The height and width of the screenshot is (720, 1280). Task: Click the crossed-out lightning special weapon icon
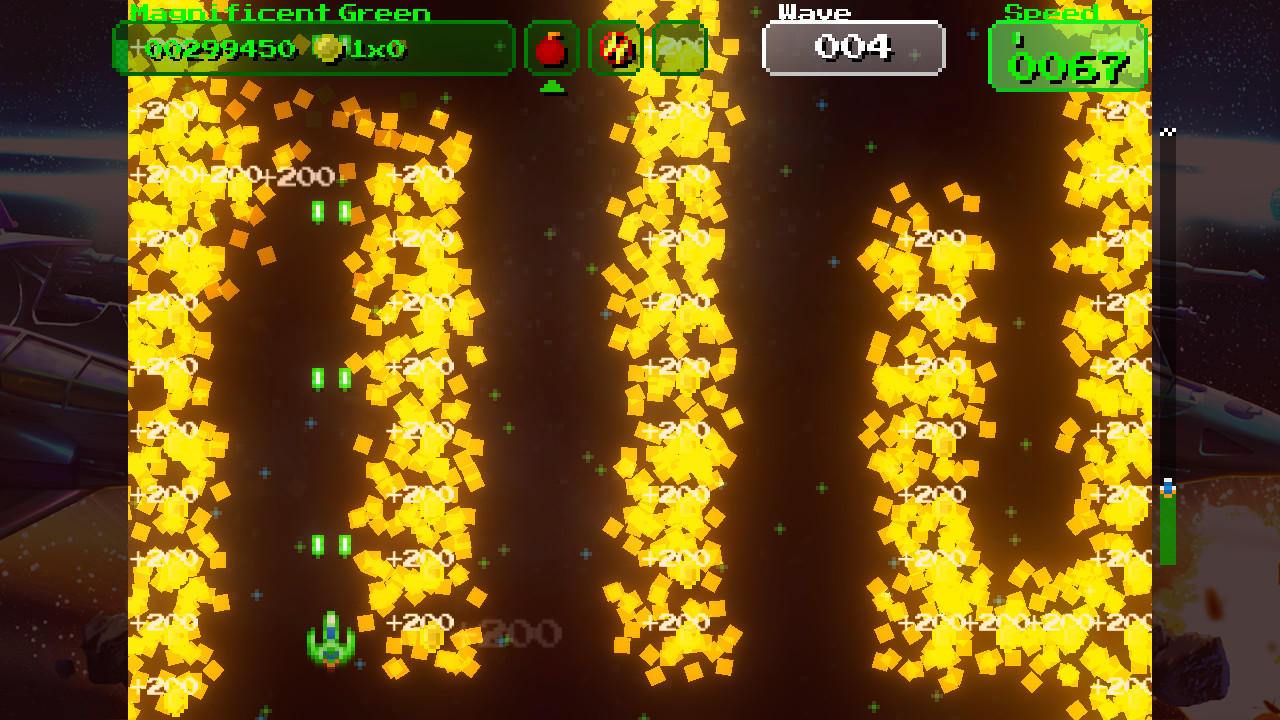(615, 48)
